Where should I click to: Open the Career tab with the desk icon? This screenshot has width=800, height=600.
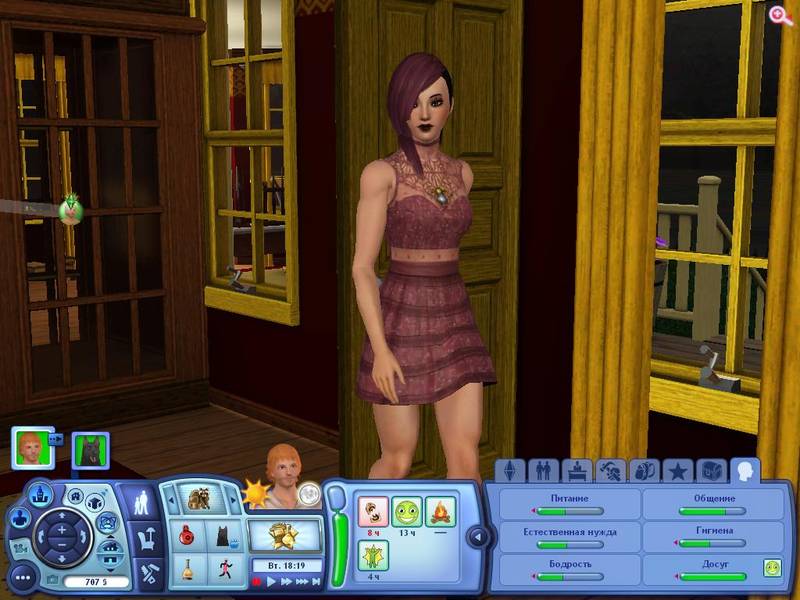coord(576,470)
